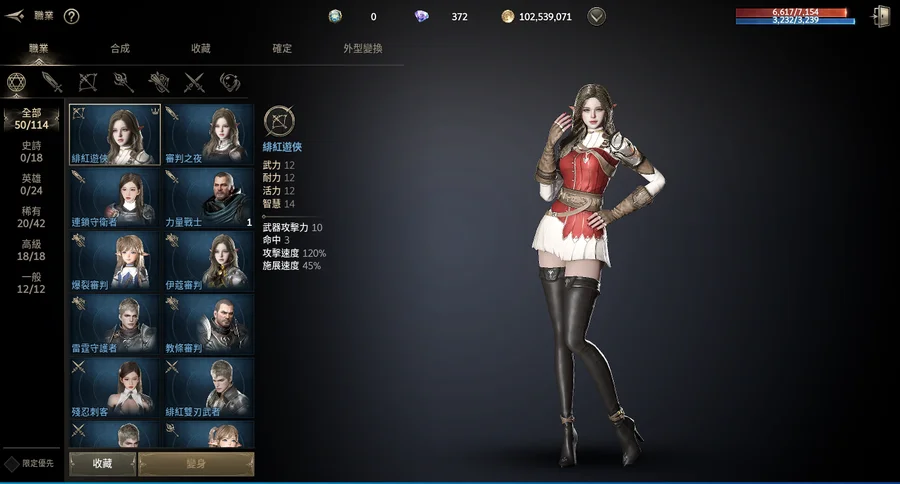Open the 收藏 tab at top

201,49
